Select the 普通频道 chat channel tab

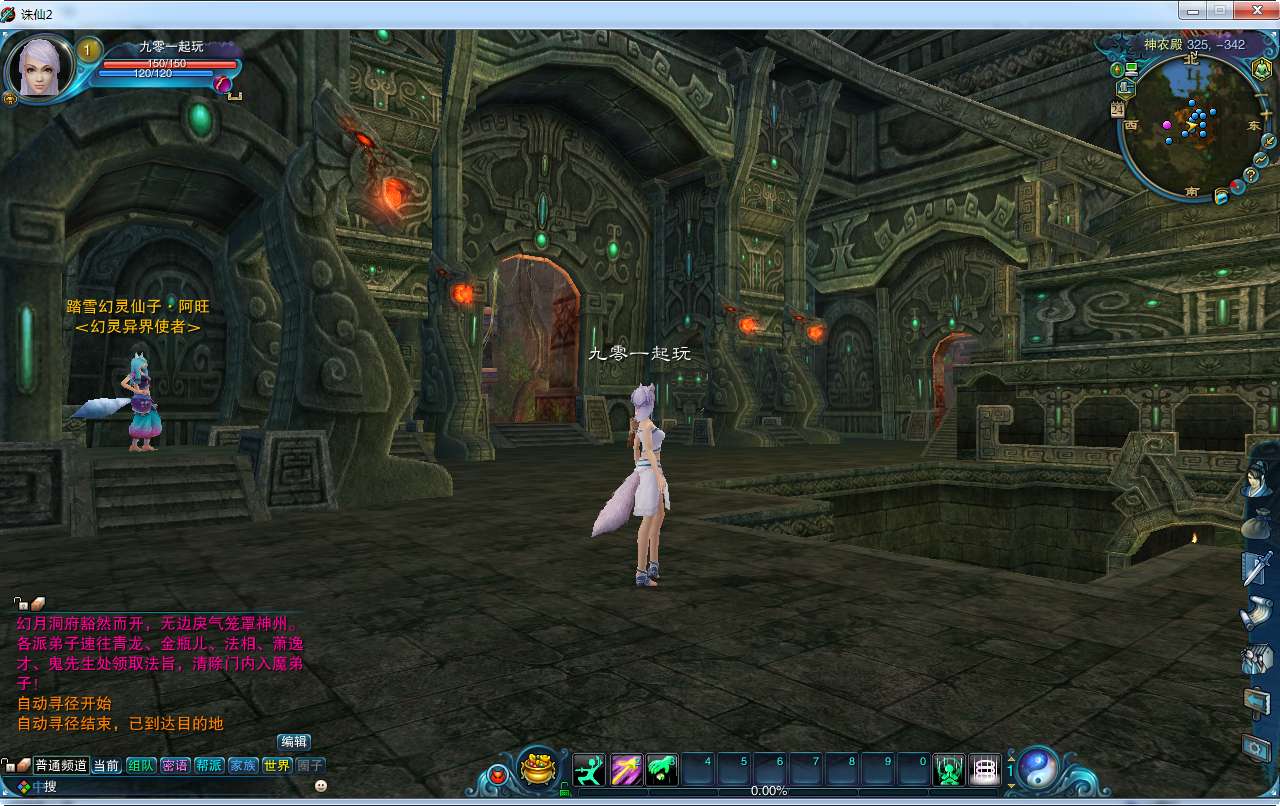click(61, 766)
